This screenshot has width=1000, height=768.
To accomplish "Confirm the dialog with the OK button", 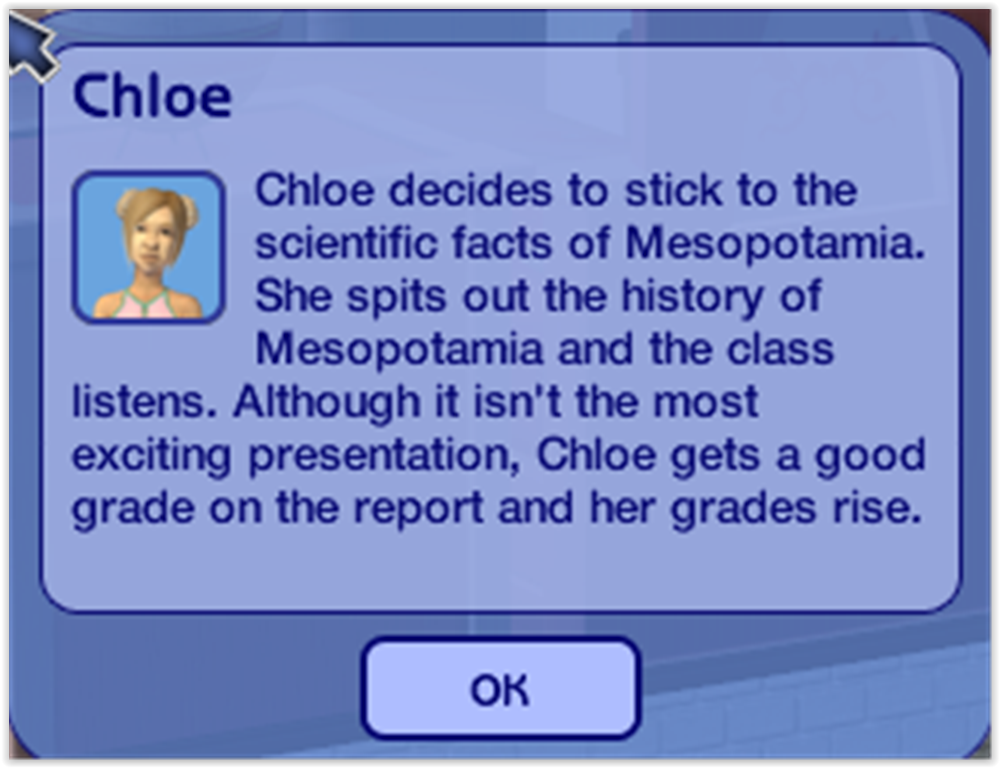I will [x=500, y=688].
